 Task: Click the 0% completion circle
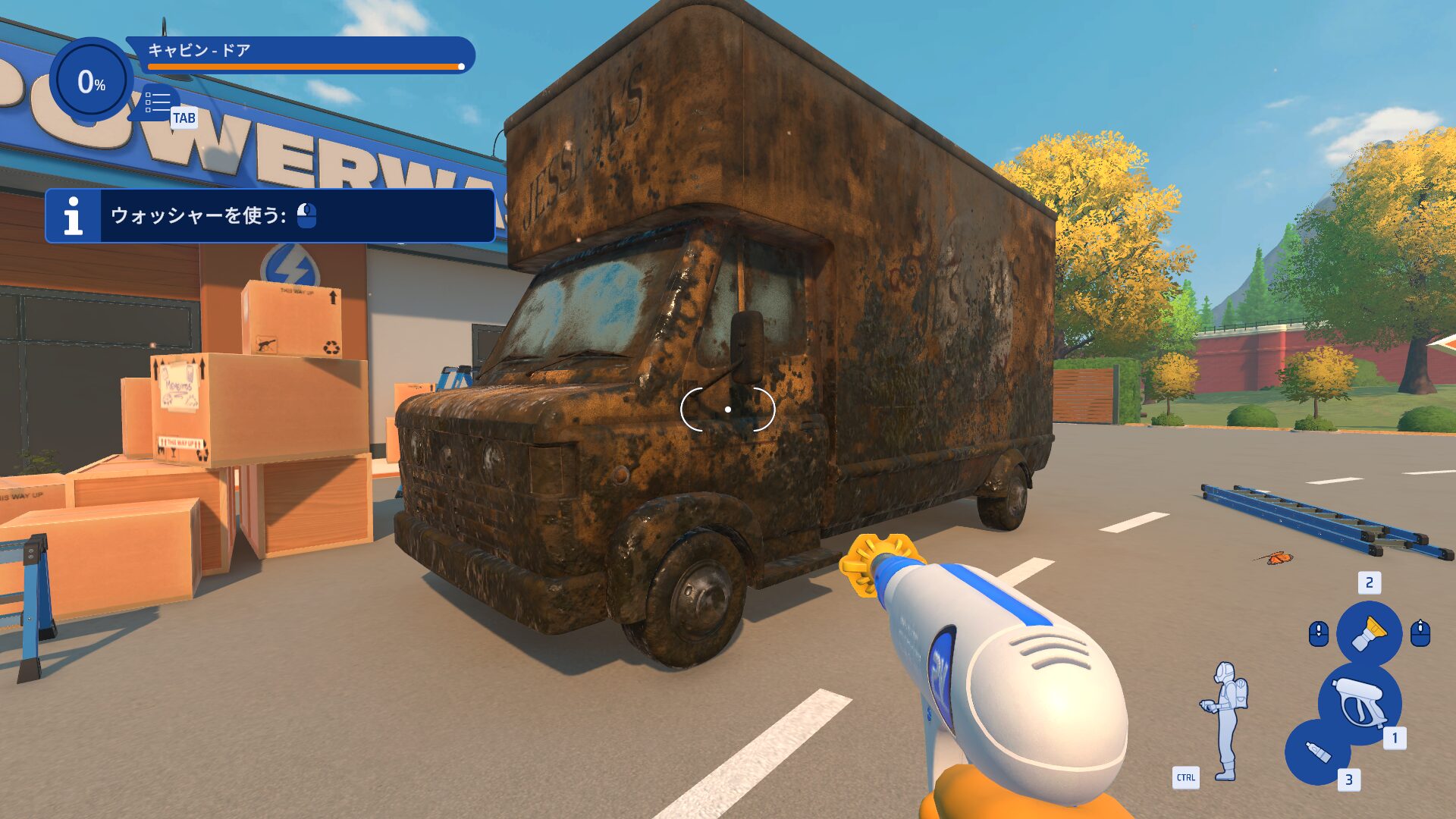91,80
